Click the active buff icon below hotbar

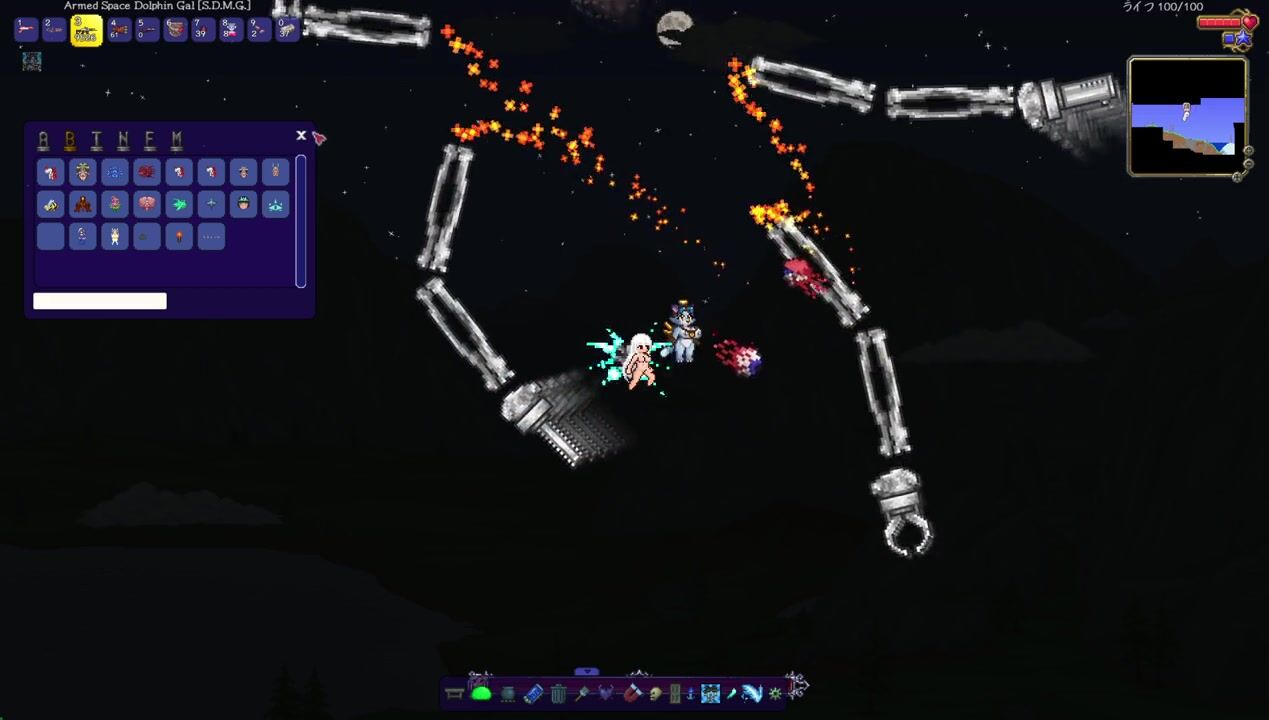click(x=32, y=62)
